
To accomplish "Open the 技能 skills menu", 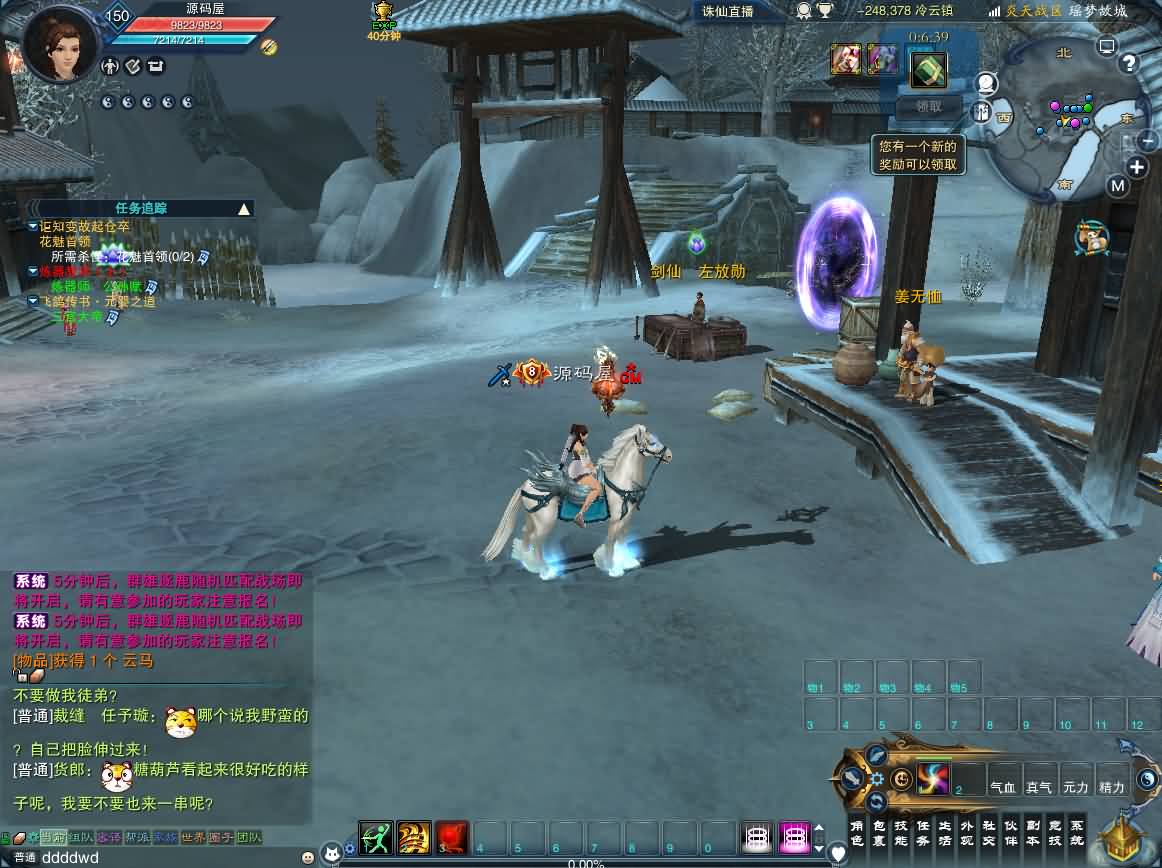I will 901,832.
